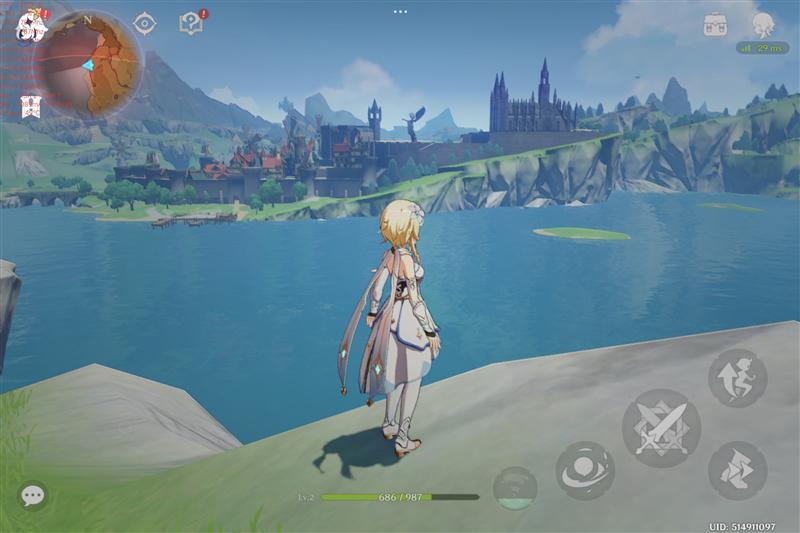
Task: Open the character profile icon
Action: 763,24
